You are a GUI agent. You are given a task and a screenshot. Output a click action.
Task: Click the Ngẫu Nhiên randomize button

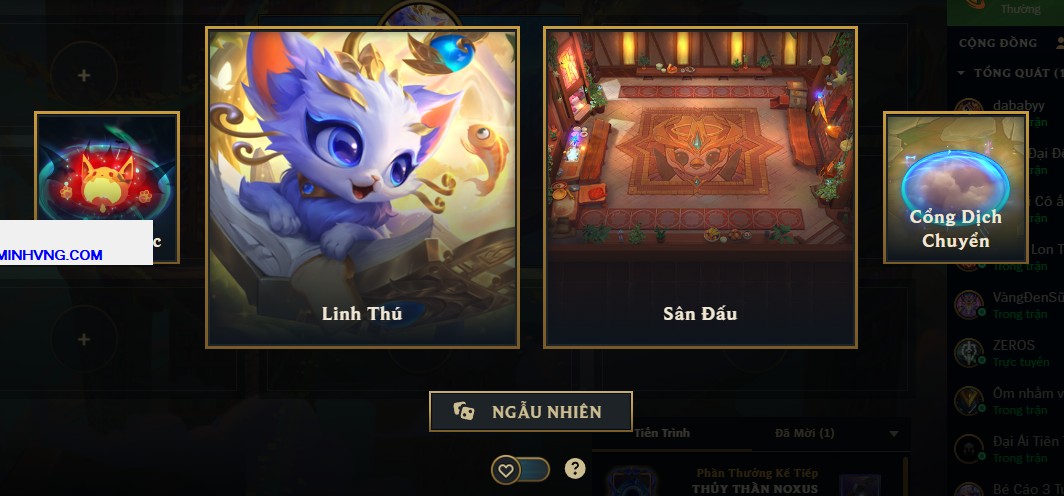[x=531, y=411]
